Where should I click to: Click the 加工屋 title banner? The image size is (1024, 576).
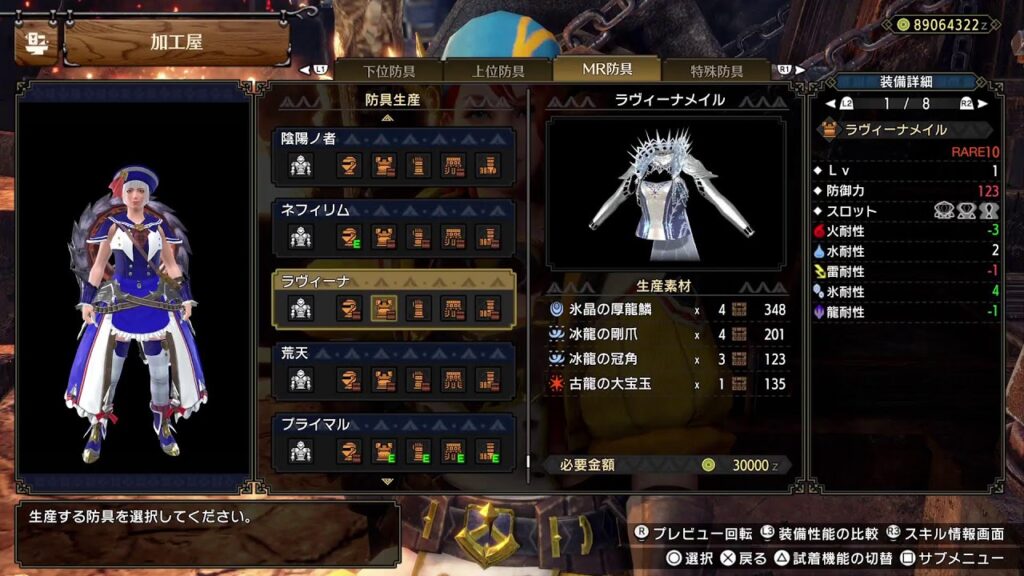(x=176, y=43)
